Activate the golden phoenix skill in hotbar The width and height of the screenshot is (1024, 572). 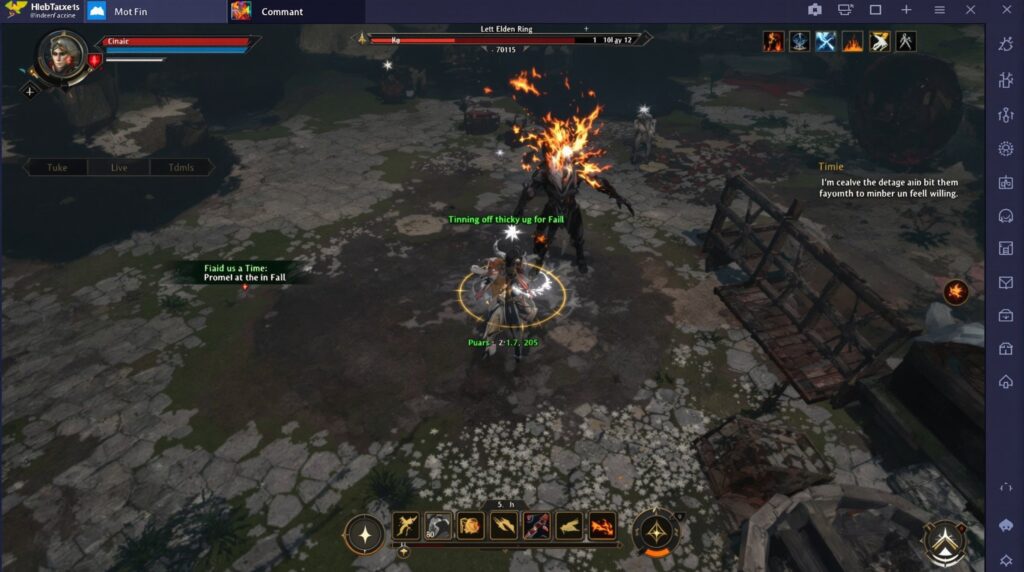point(406,525)
